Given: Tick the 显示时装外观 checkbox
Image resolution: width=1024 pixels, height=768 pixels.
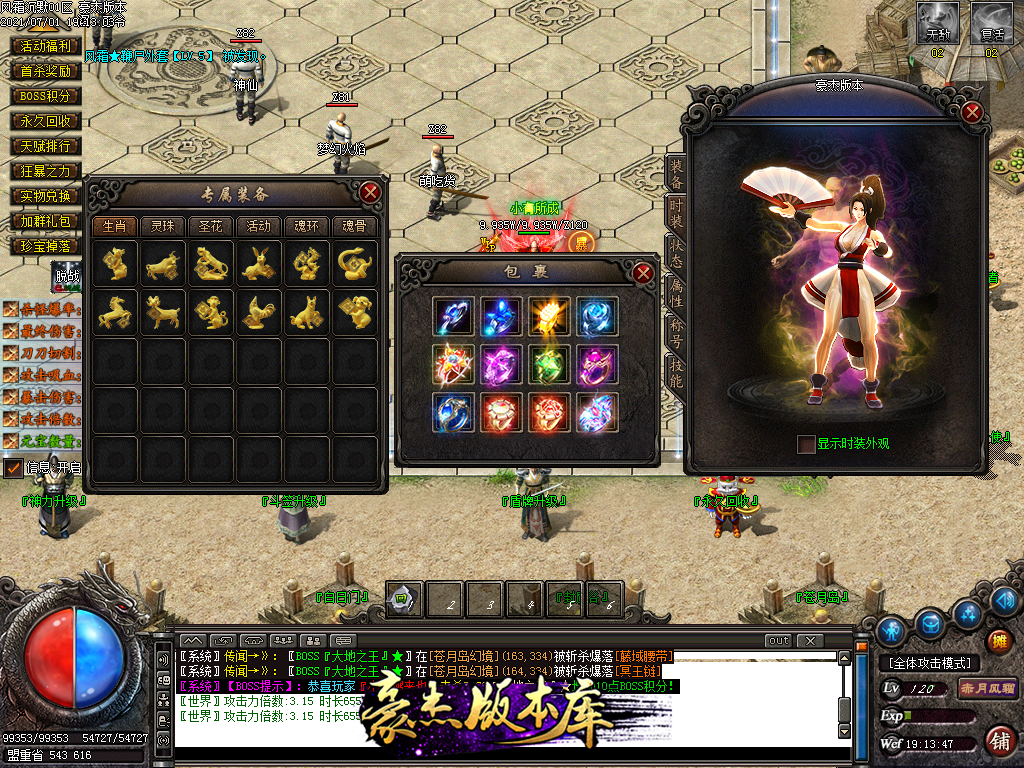Looking at the screenshot, I should [x=806, y=444].
